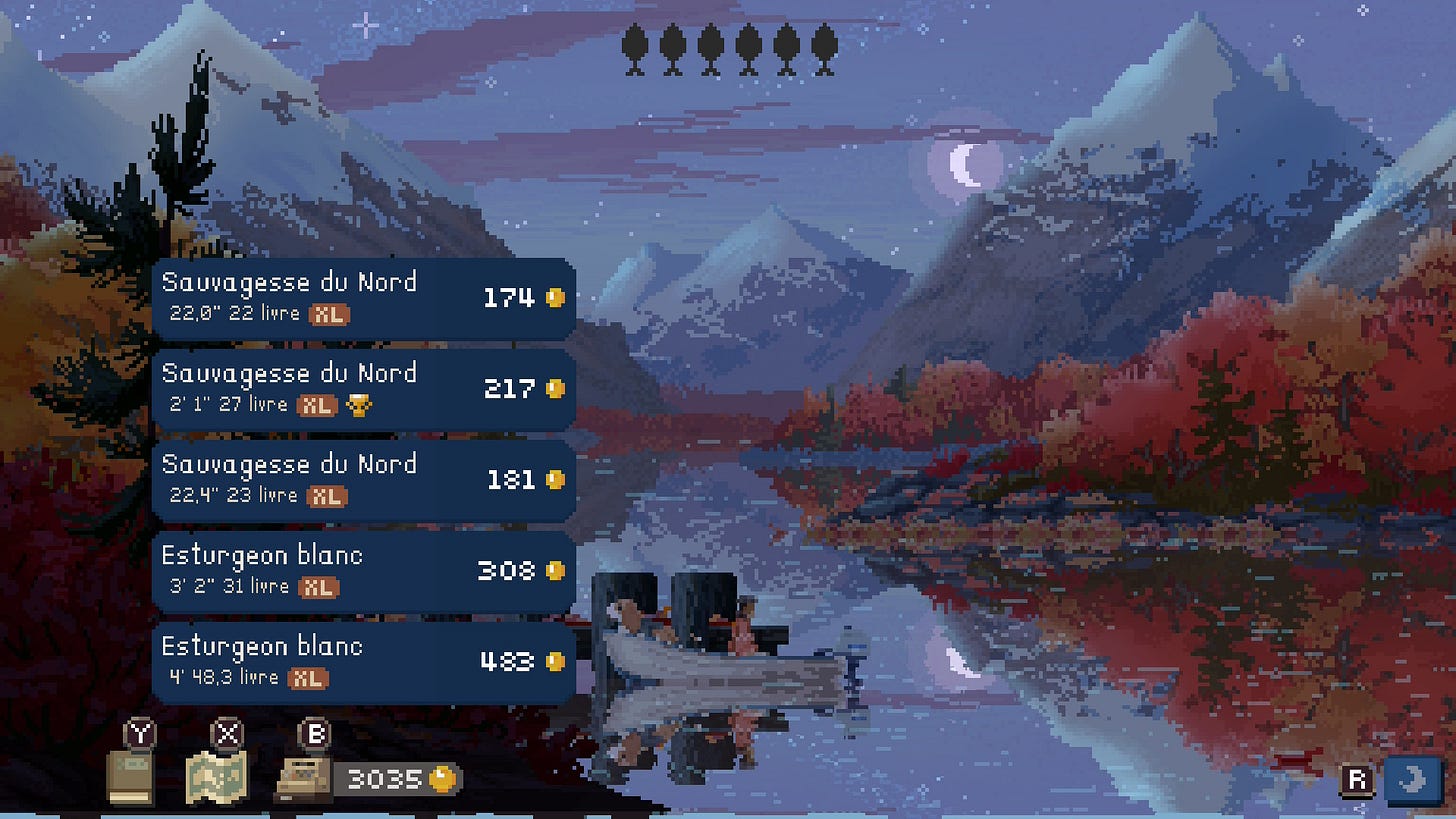
Task: Activate the crescent moon sleep button
Action: 1415,780
